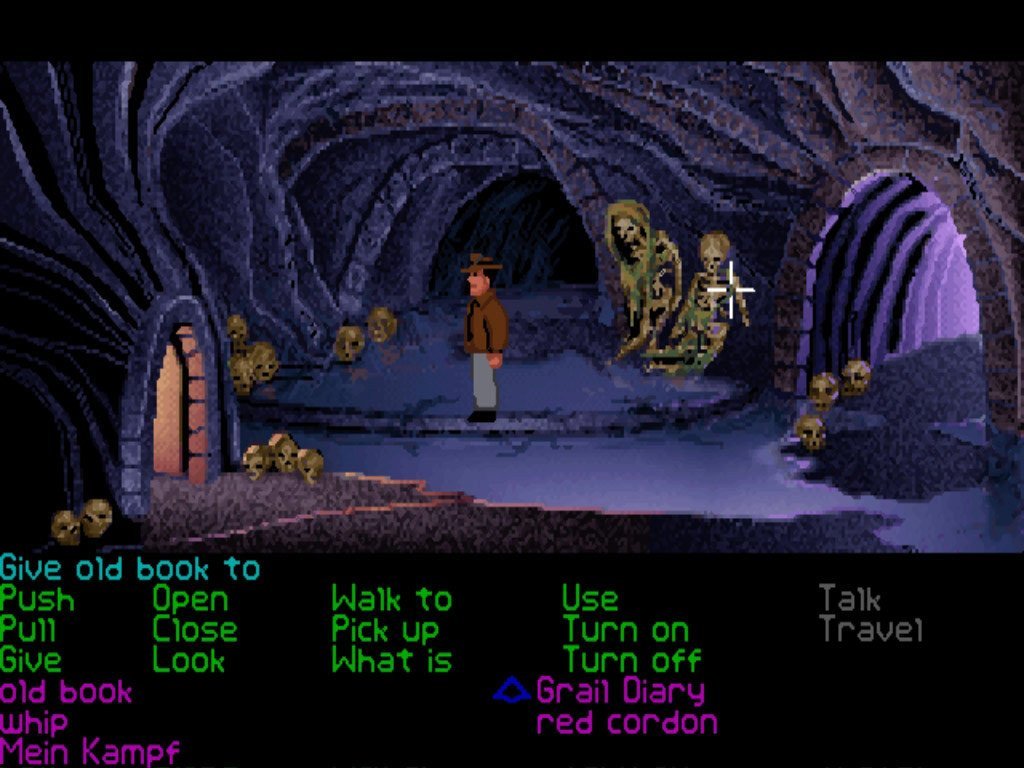The width and height of the screenshot is (1024, 768).
Task: Select the red cordon inventory item
Action: coord(627,722)
